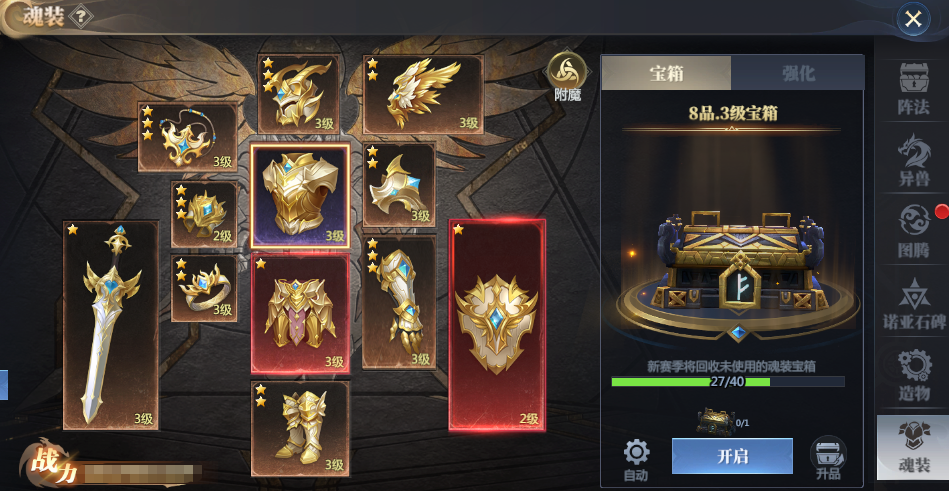Select the 宝箱 tab
The image size is (949, 491).
point(667,73)
